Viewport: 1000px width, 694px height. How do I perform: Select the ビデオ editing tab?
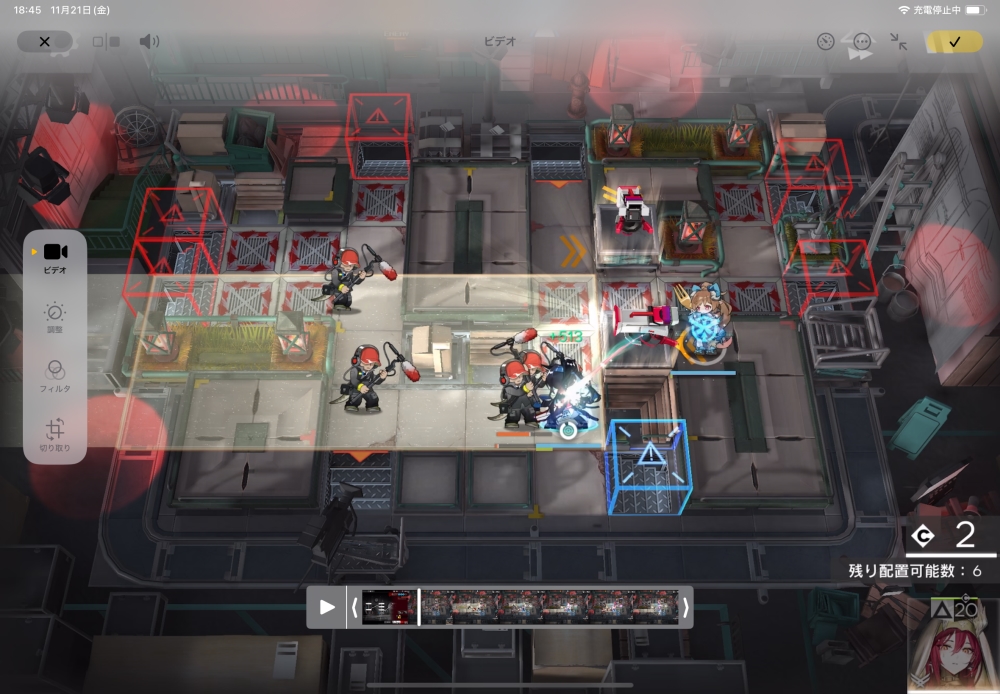point(55,256)
